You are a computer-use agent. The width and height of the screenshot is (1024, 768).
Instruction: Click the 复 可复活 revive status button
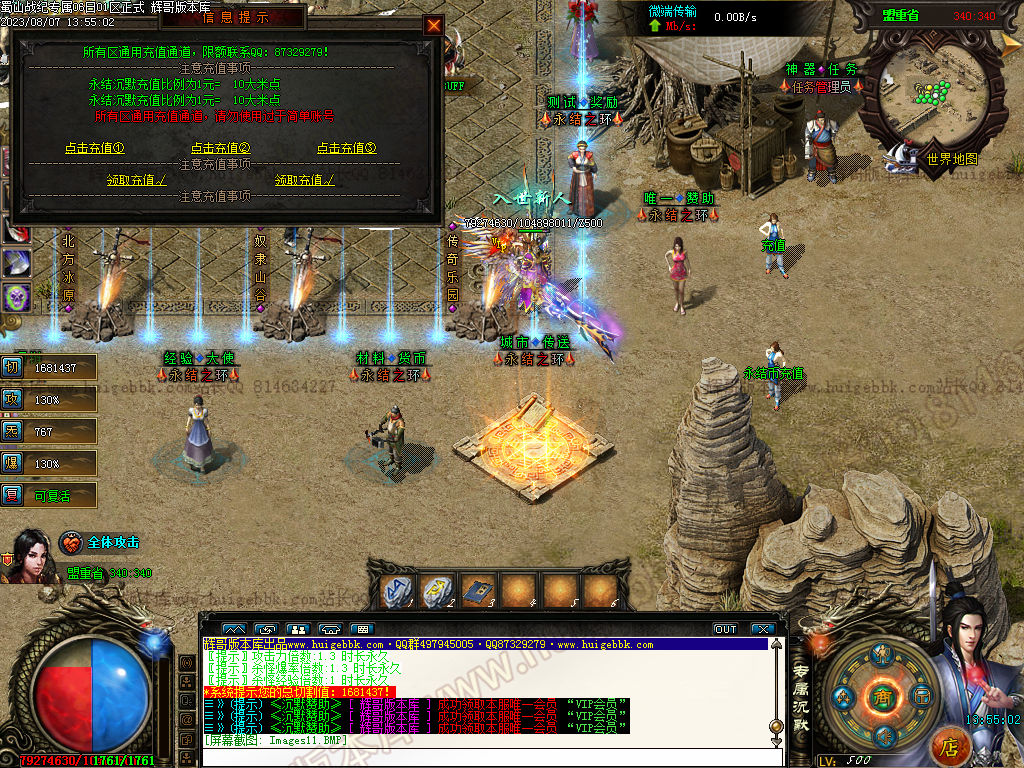click(x=50, y=495)
